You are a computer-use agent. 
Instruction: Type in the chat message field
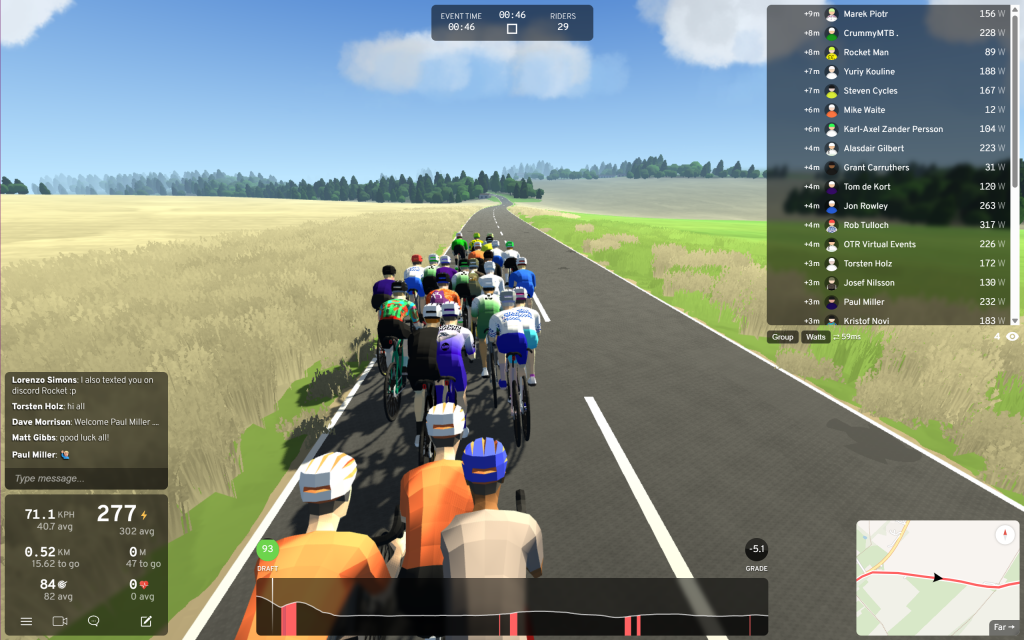click(x=85, y=478)
